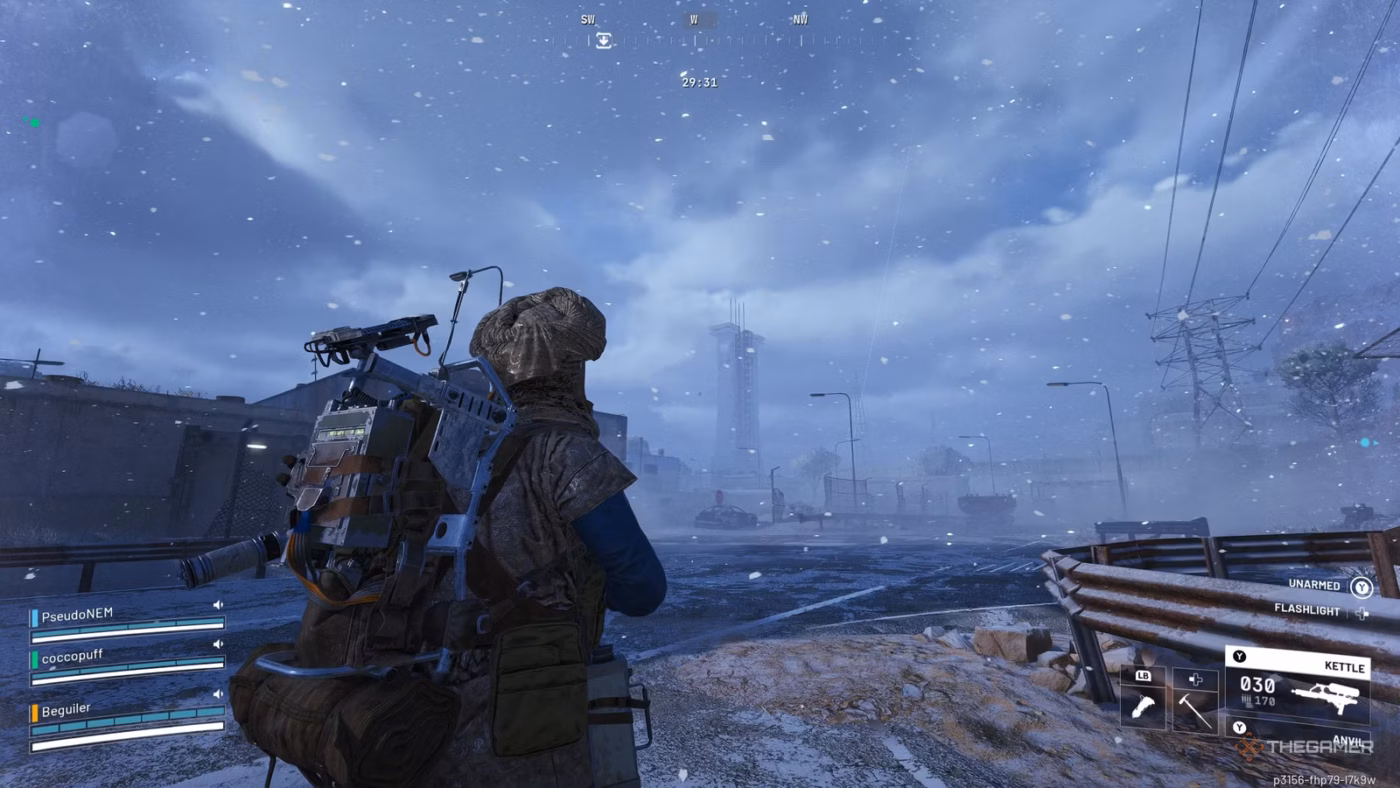Mute PseudoNEM's voice chat speaker
The width and height of the screenshot is (1400, 788).
218,604
